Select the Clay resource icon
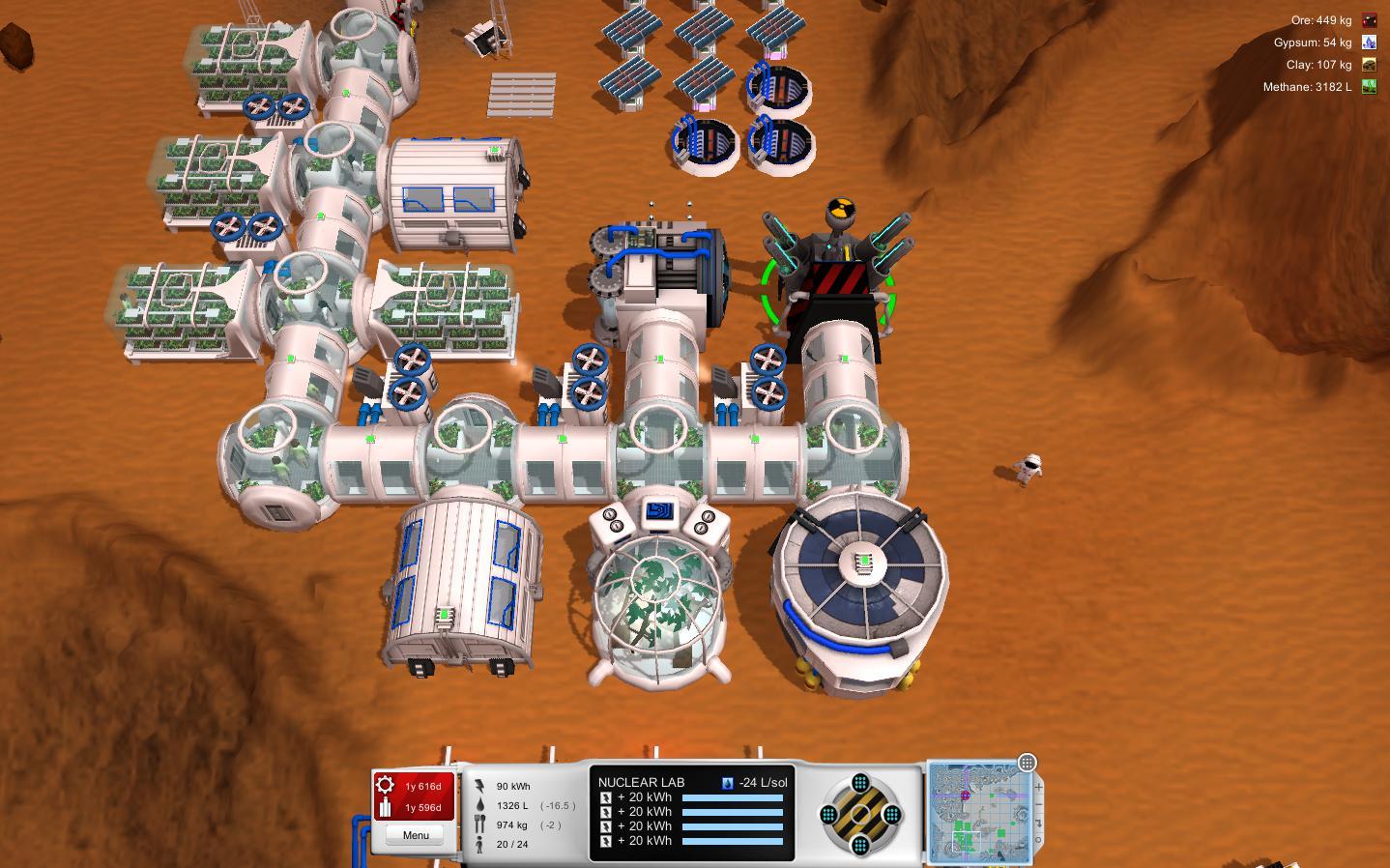Screen dimensions: 1390x868 pos(1369,64)
